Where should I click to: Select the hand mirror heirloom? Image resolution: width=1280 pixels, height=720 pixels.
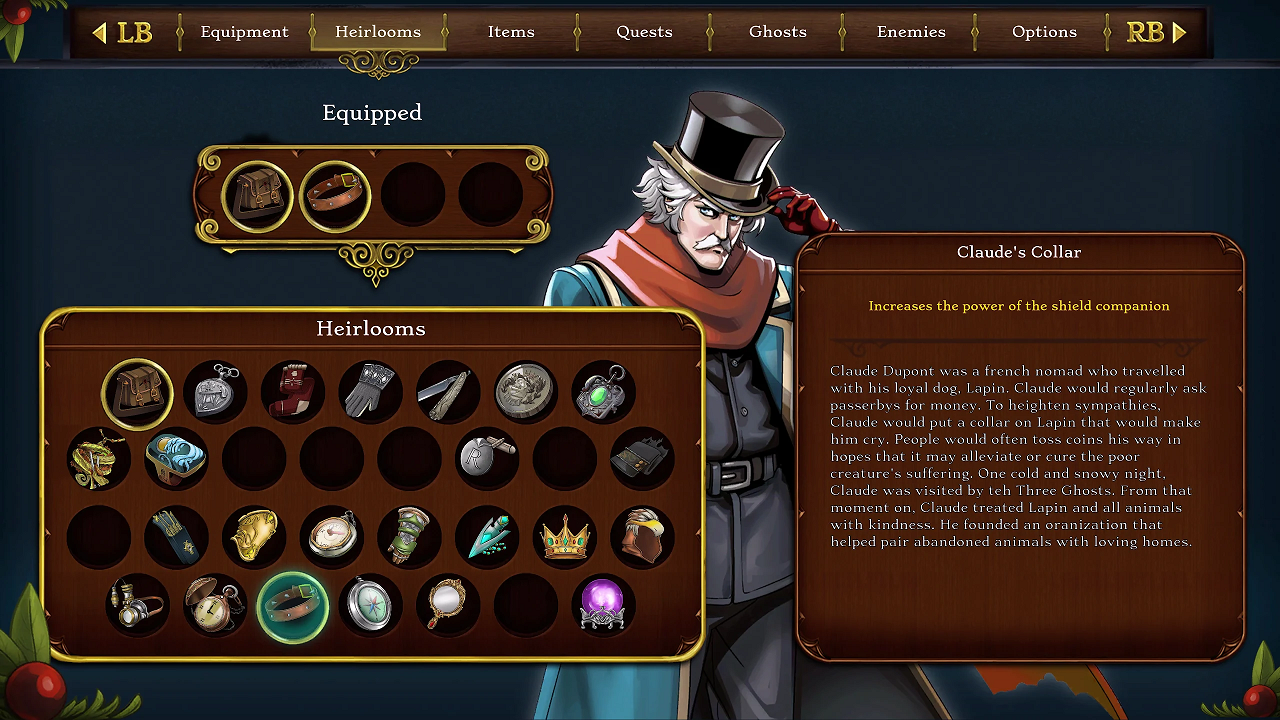(x=448, y=605)
